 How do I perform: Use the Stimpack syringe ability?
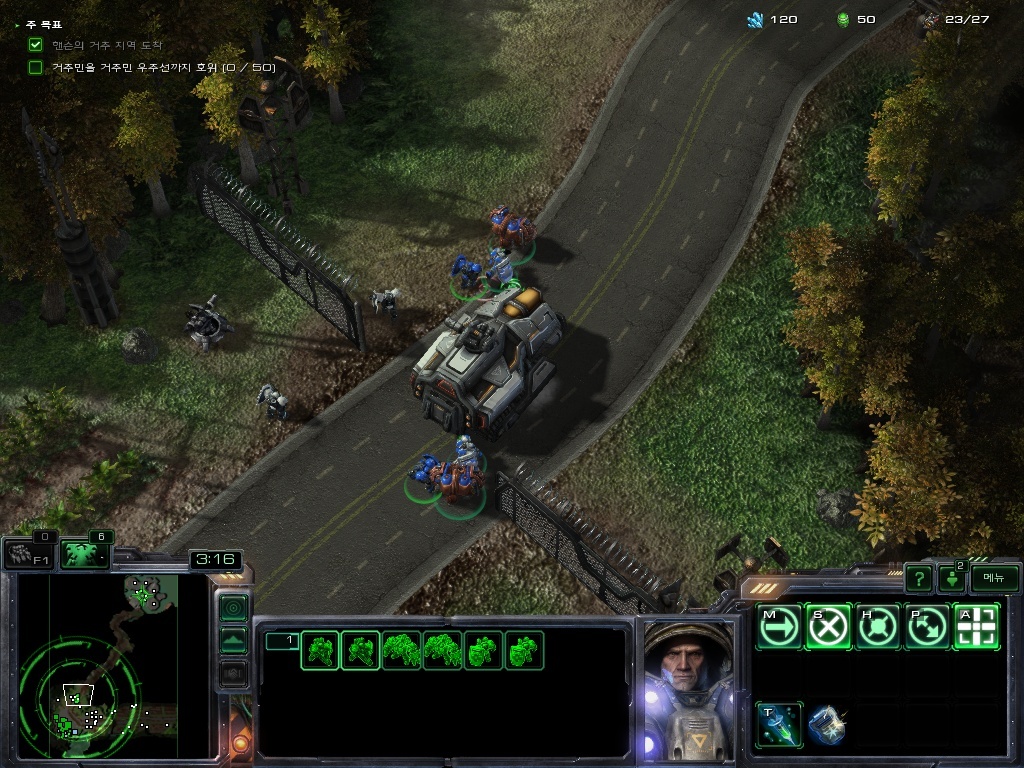[779, 724]
